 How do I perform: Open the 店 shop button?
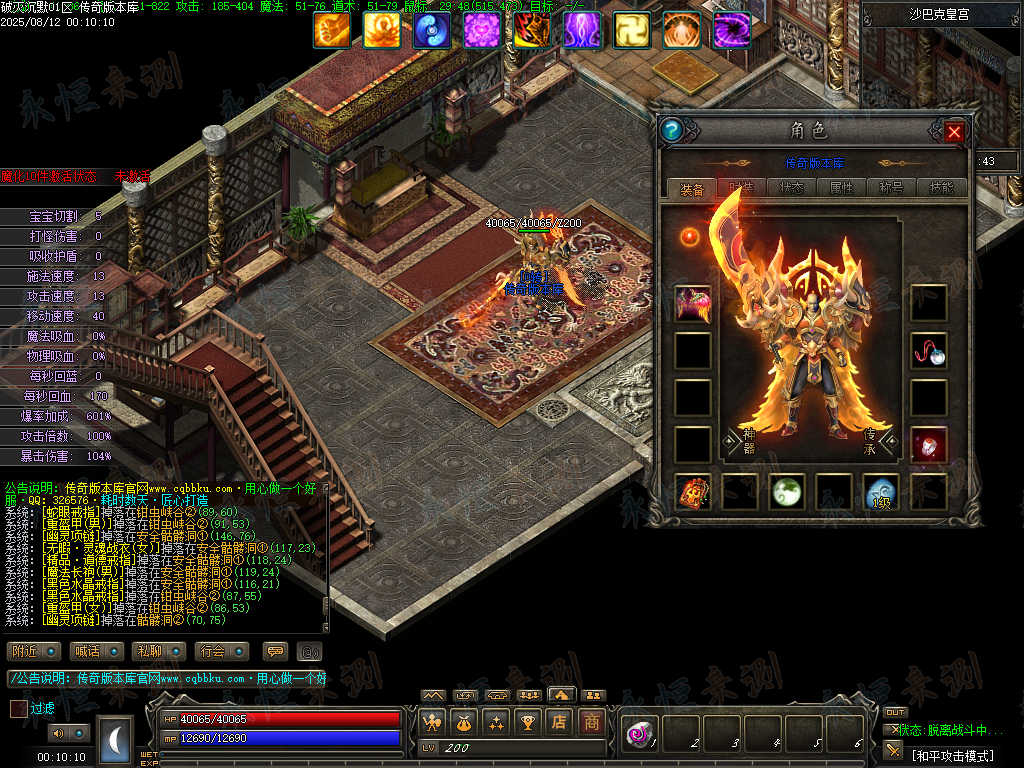tap(560, 721)
